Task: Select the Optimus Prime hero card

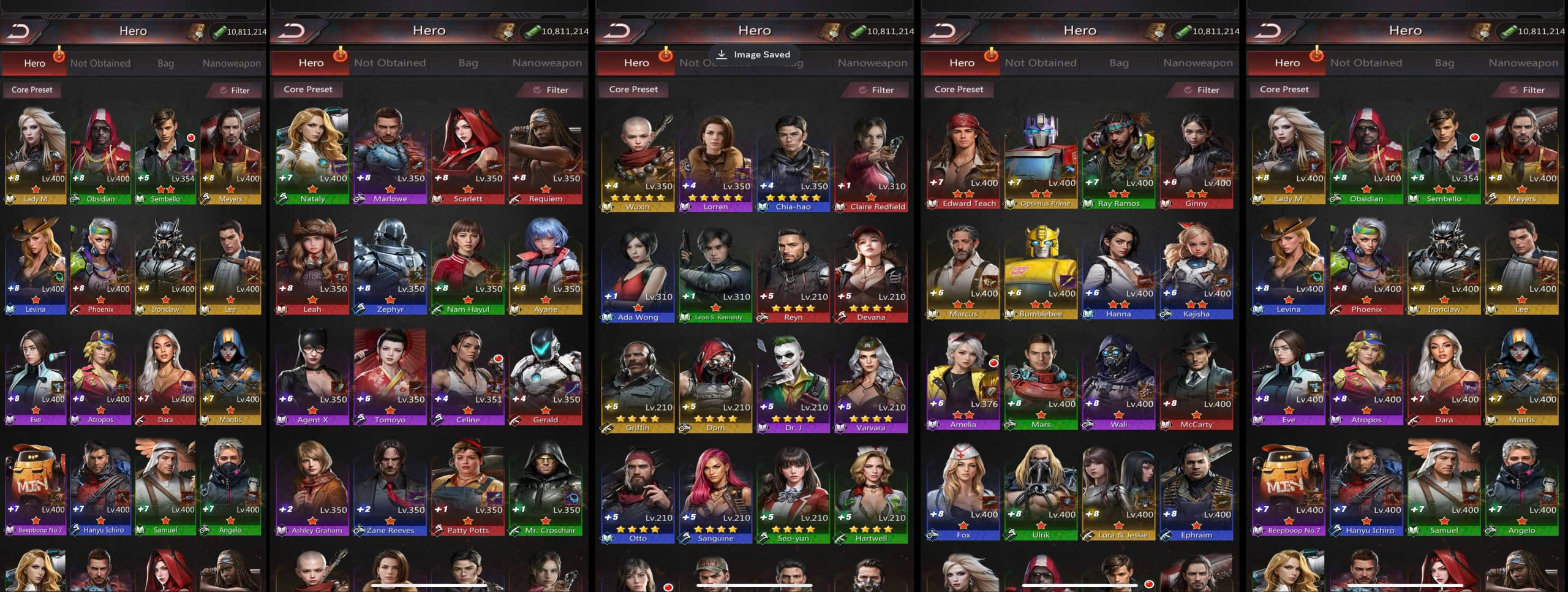Action: [1041, 159]
